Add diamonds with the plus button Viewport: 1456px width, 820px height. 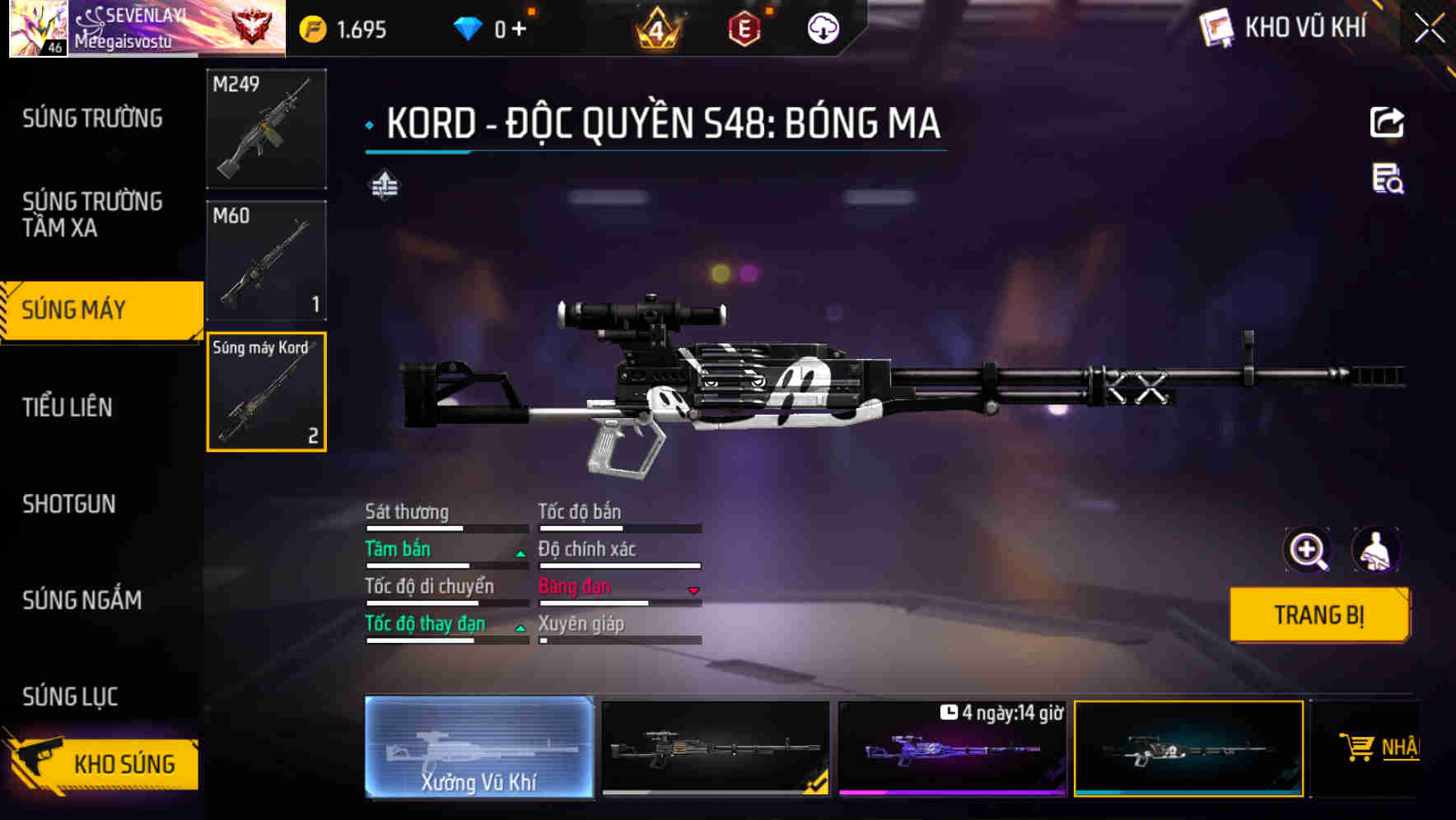(x=519, y=30)
